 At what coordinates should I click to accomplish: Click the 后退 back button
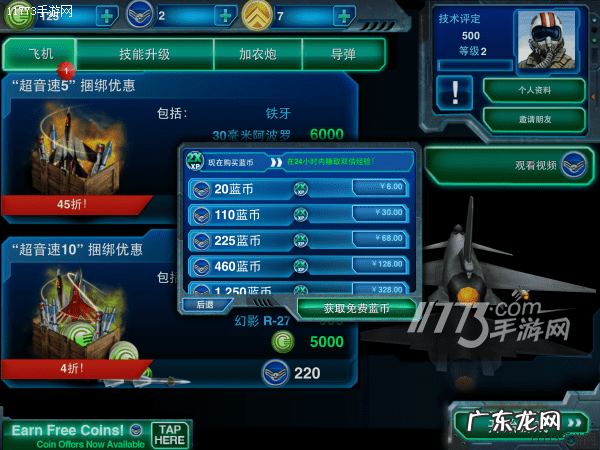point(206,304)
